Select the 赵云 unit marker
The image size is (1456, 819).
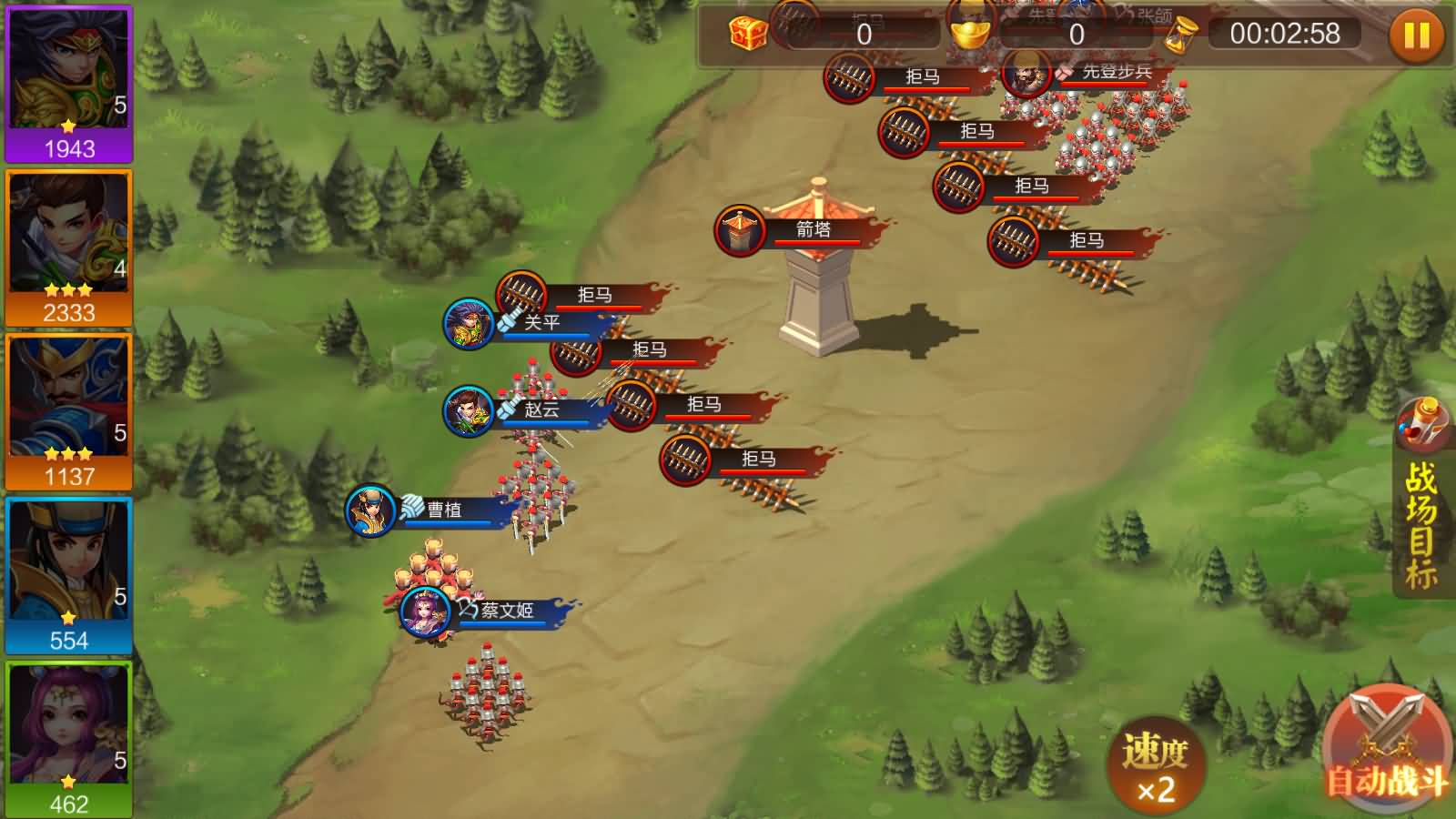[x=469, y=410]
